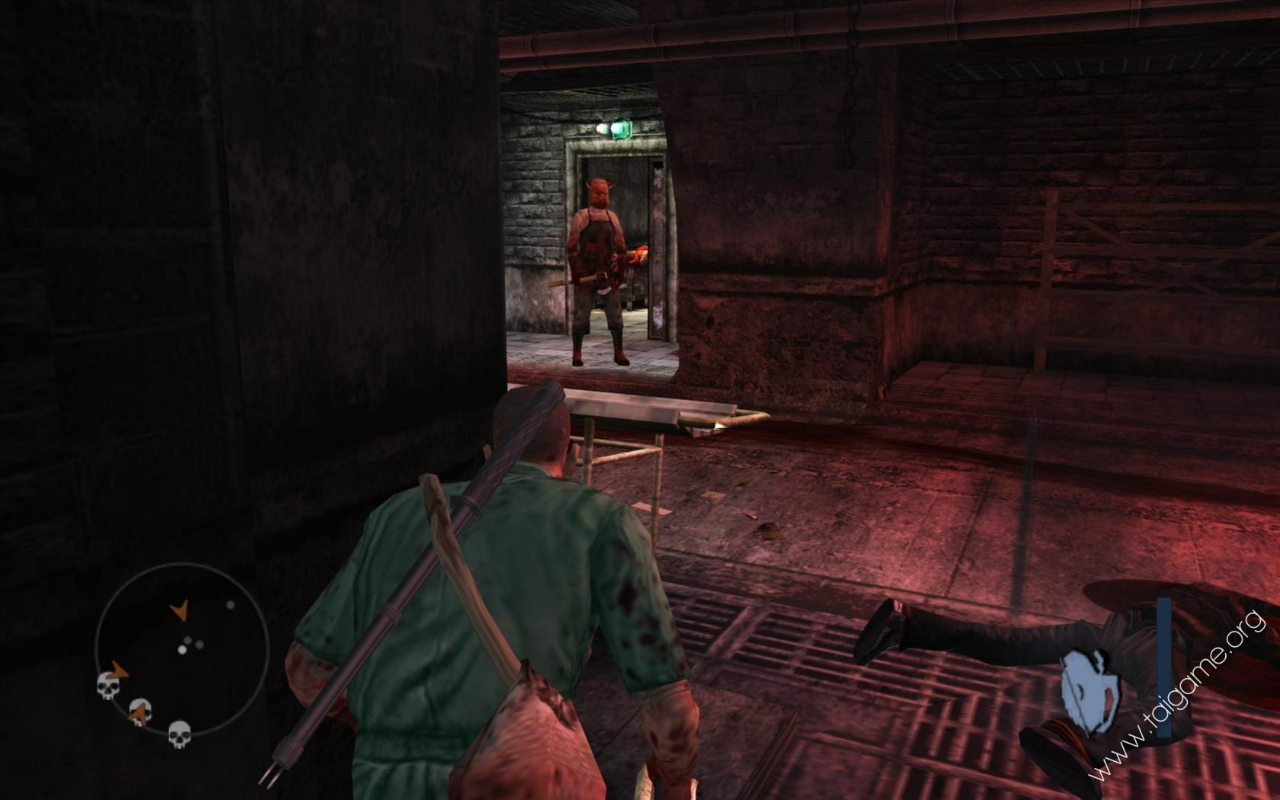Select the lone grey dot at the minimap's upper right
The image size is (1280, 800).
click(230, 604)
